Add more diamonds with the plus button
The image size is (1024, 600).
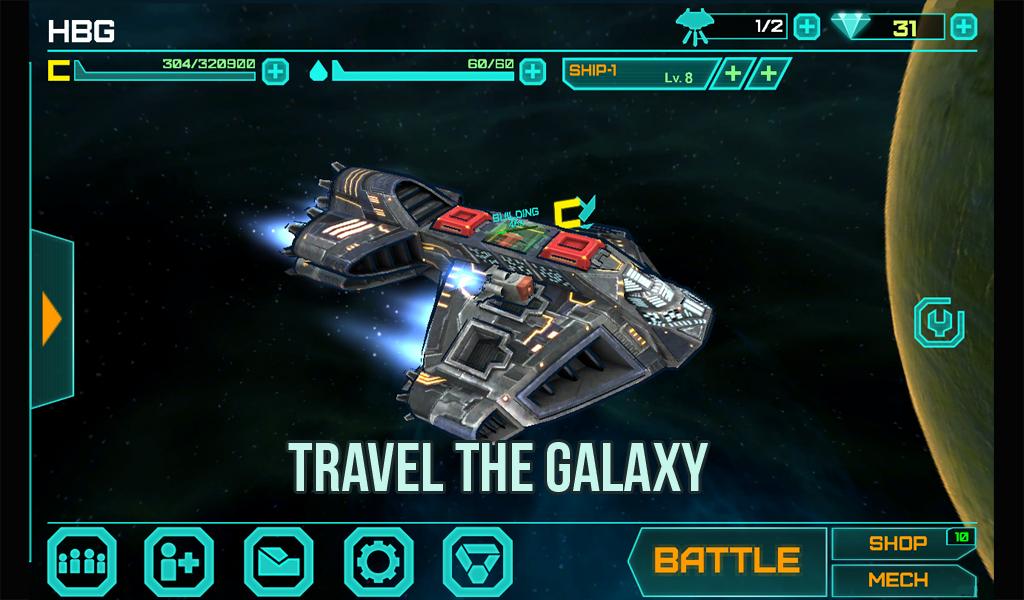point(963,27)
